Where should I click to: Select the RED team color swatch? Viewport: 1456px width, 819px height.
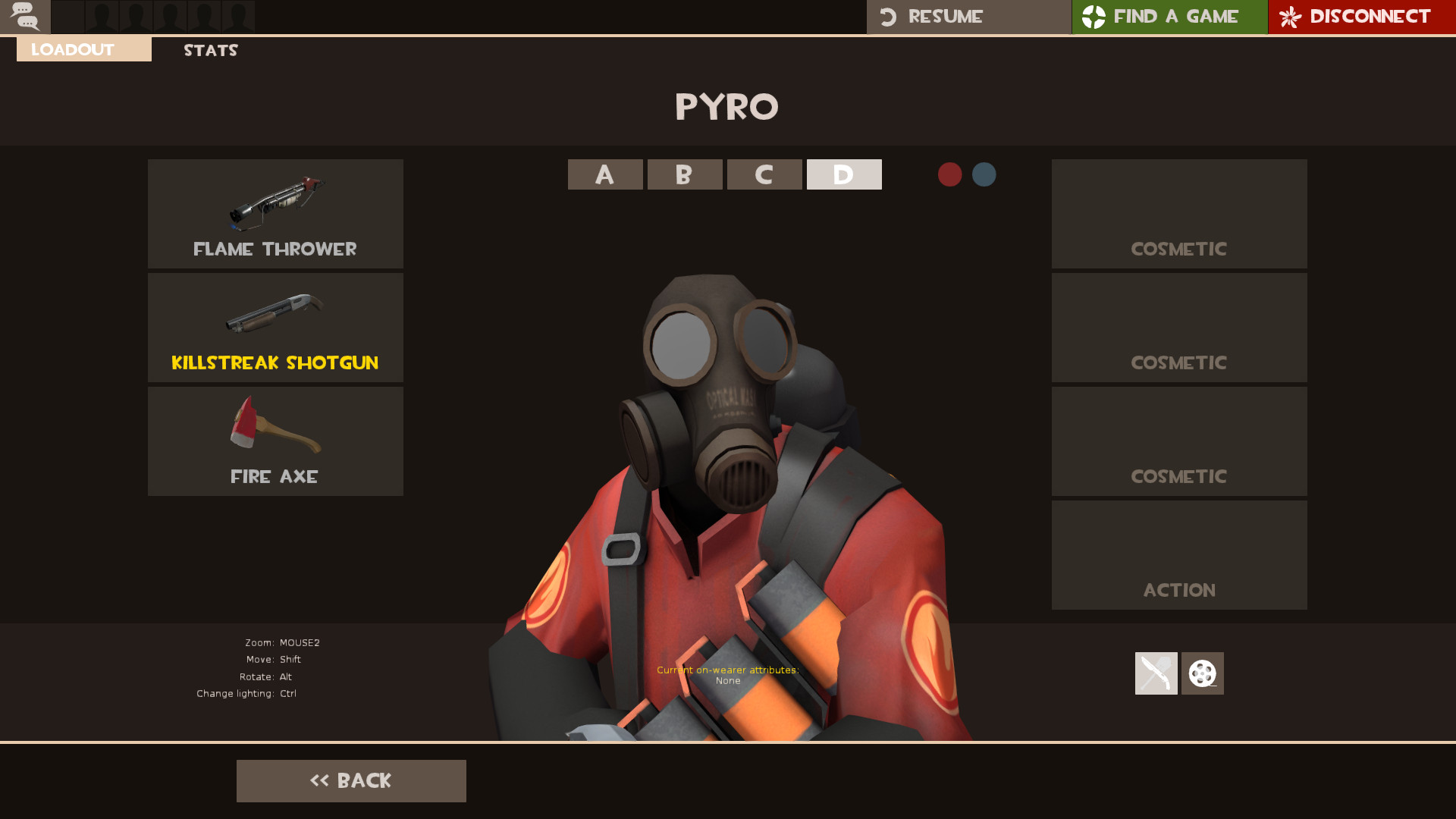950,174
